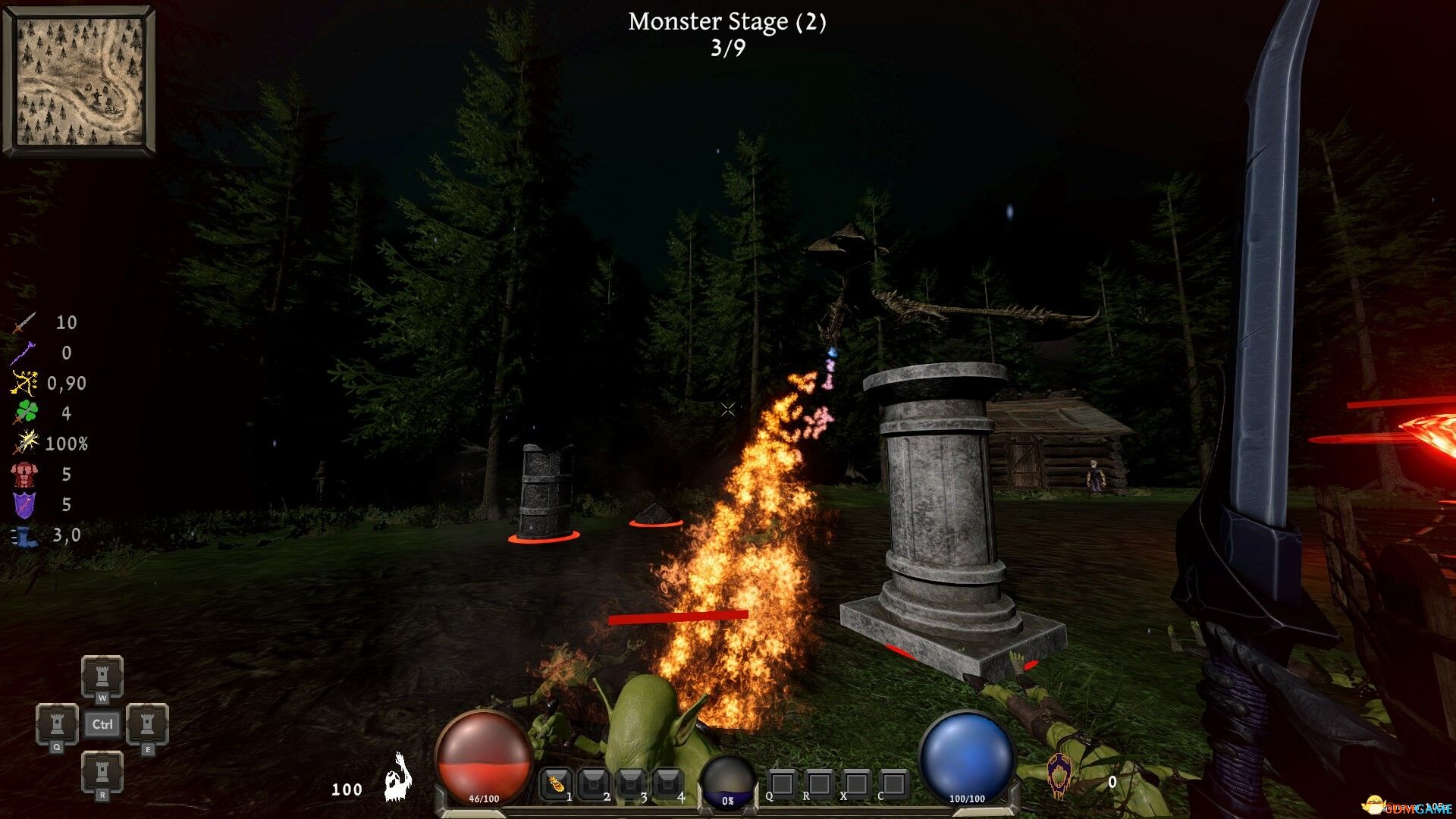
Task: Click the white ghost souls icon
Action: [x=397, y=779]
